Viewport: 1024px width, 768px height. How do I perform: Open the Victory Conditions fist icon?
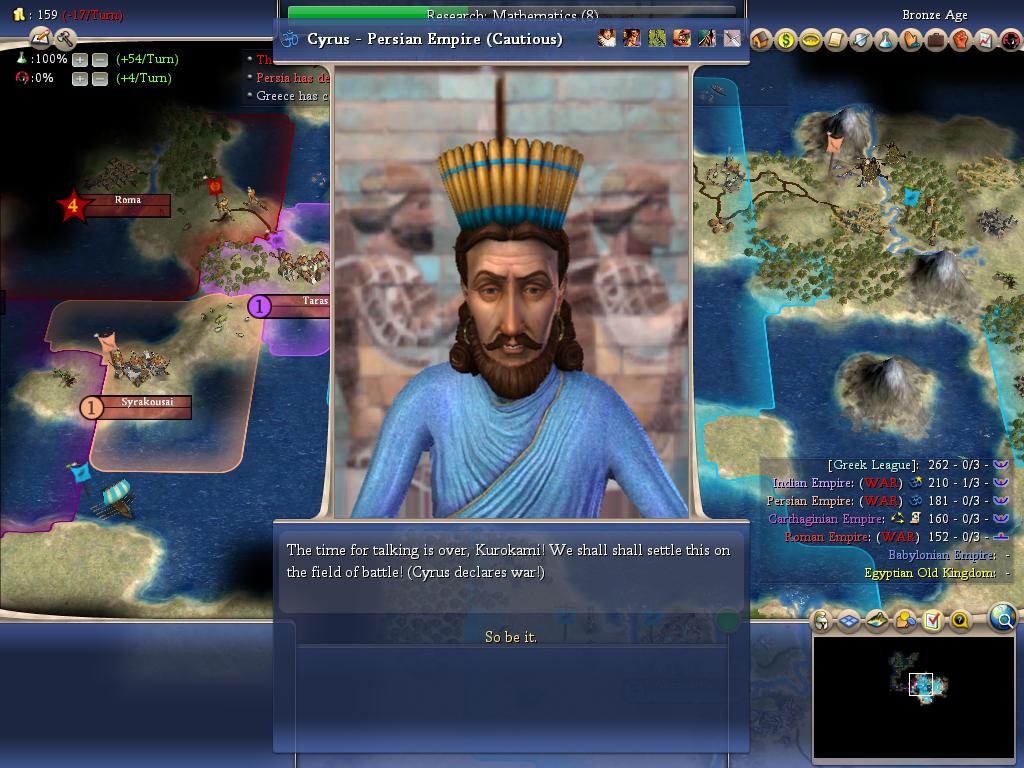click(x=960, y=40)
